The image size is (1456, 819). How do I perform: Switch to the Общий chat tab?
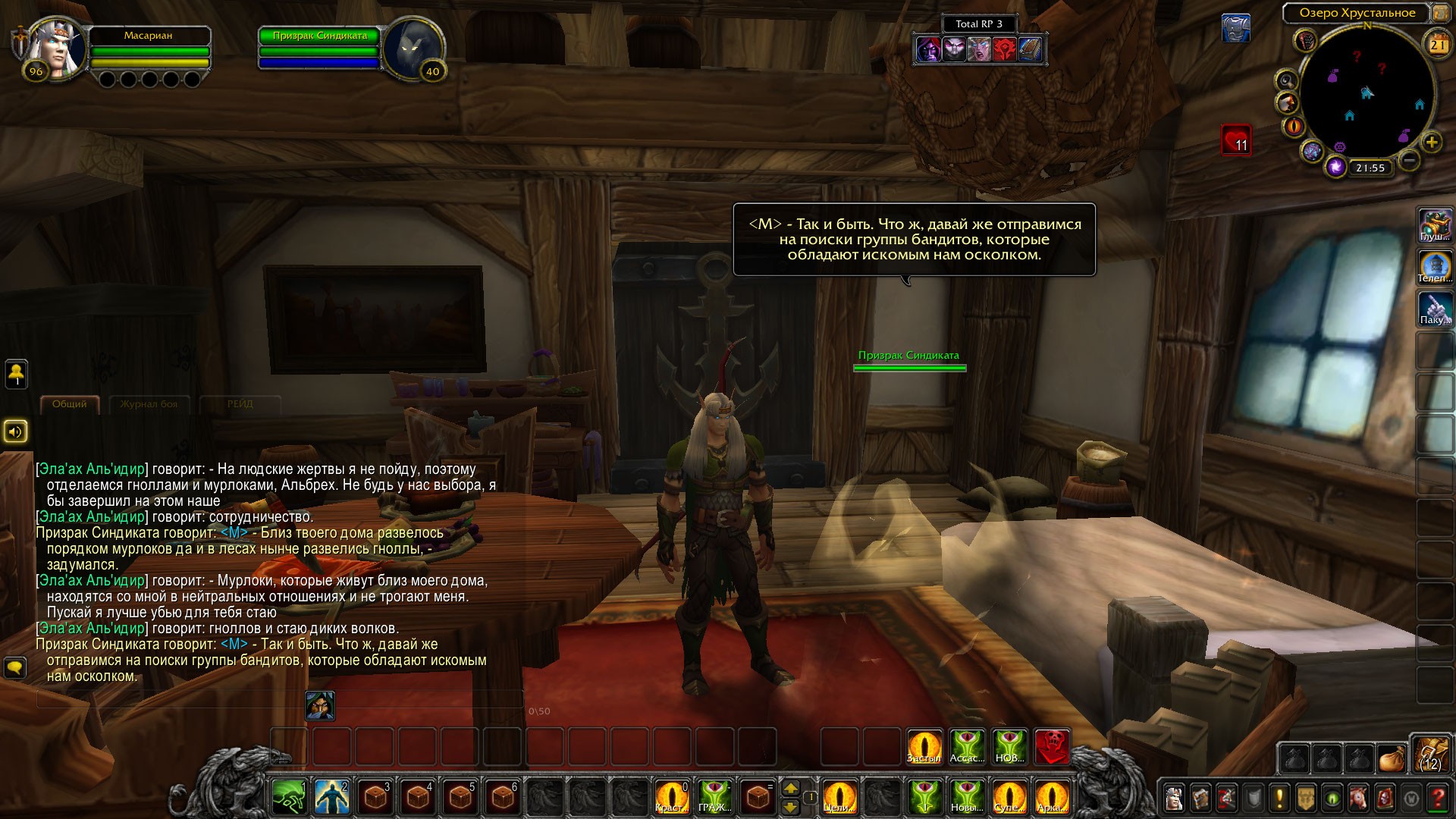pos(69,404)
